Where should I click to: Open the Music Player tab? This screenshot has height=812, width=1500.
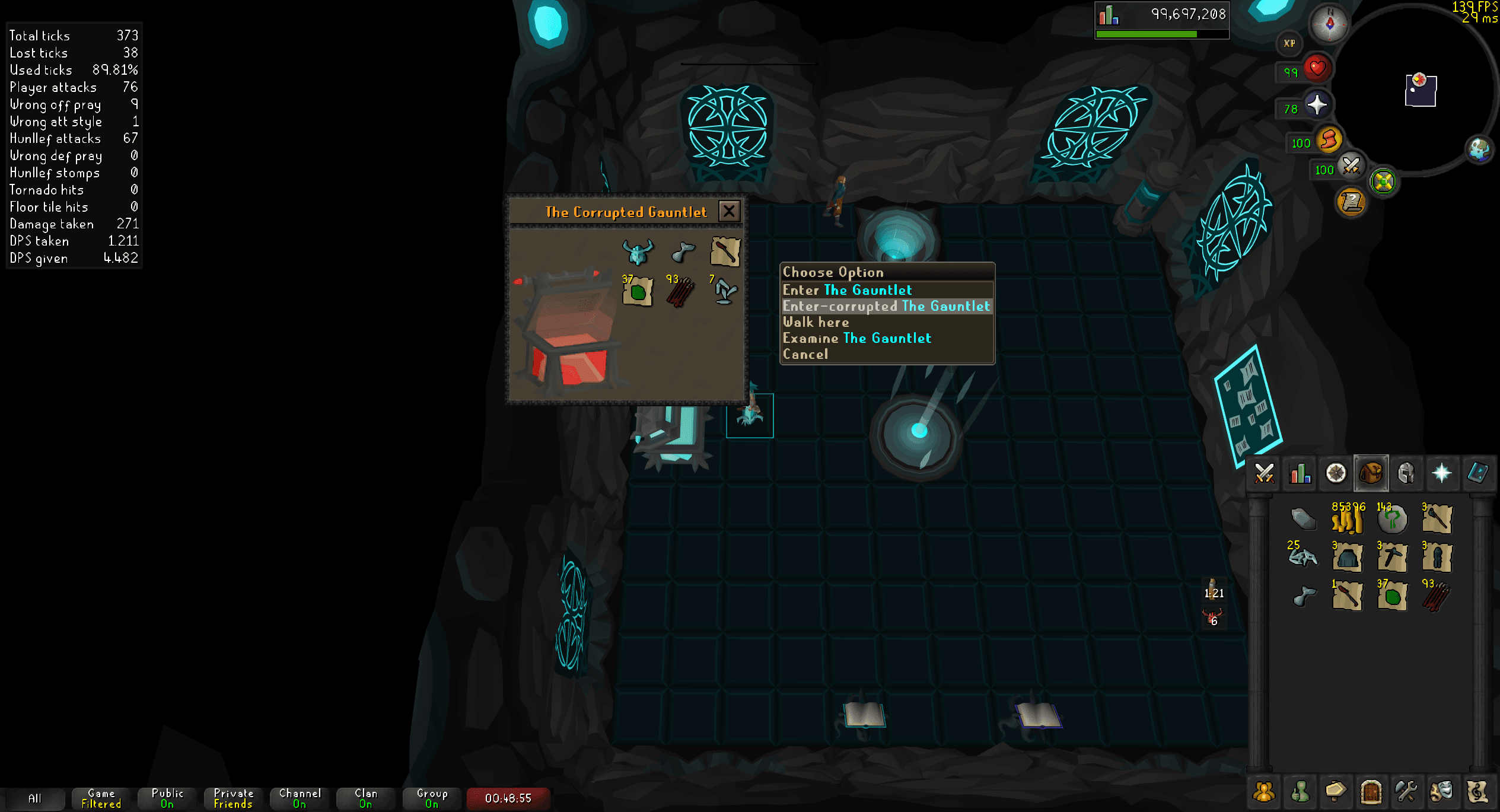click(x=1477, y=791)
